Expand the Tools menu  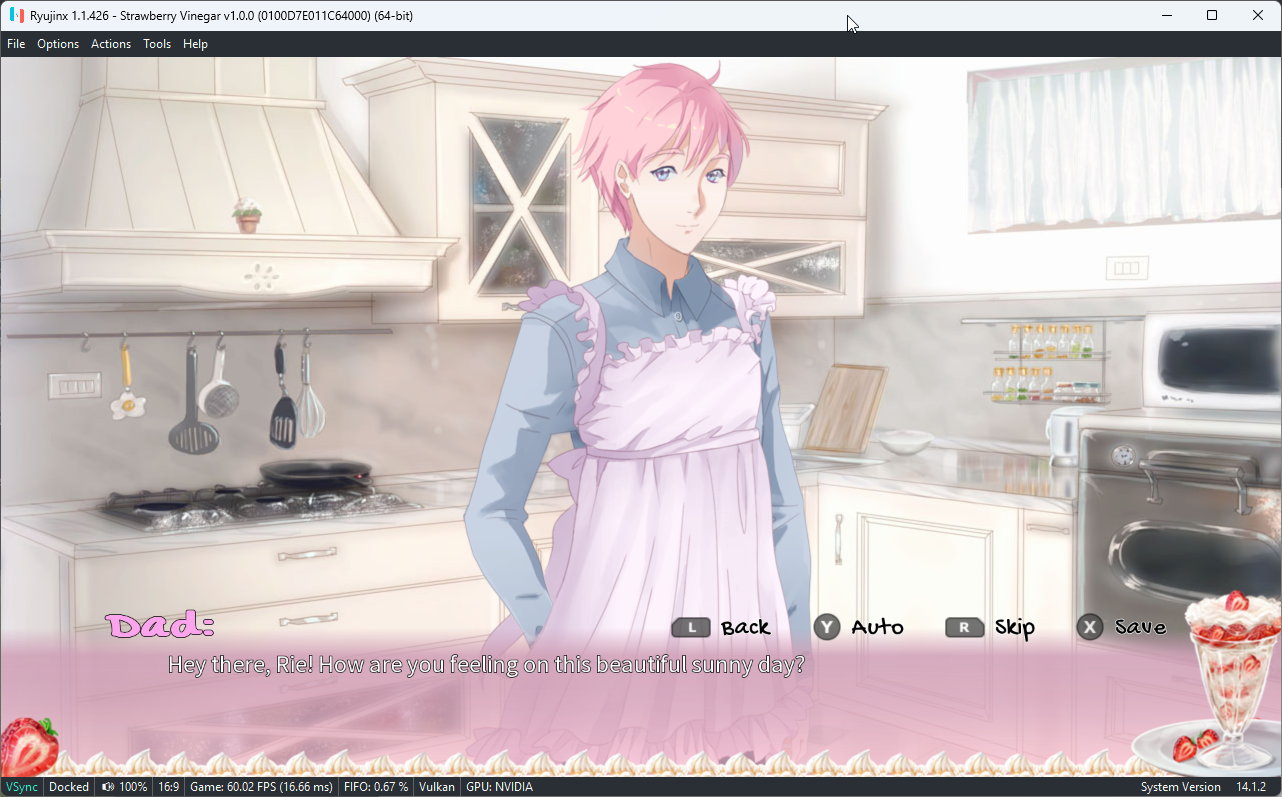tap(156, 43)
